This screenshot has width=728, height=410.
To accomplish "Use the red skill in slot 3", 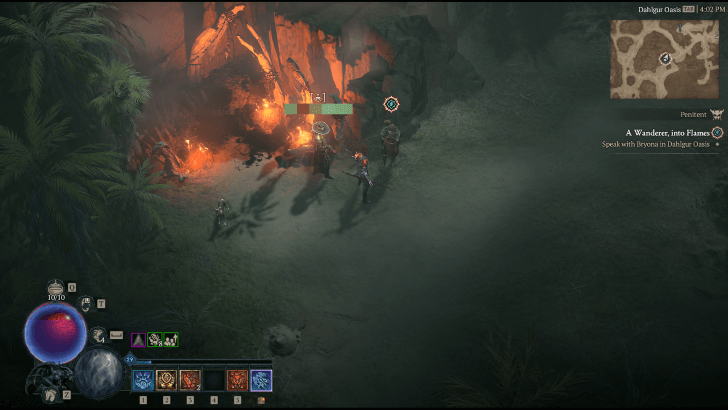I will 190,380.
